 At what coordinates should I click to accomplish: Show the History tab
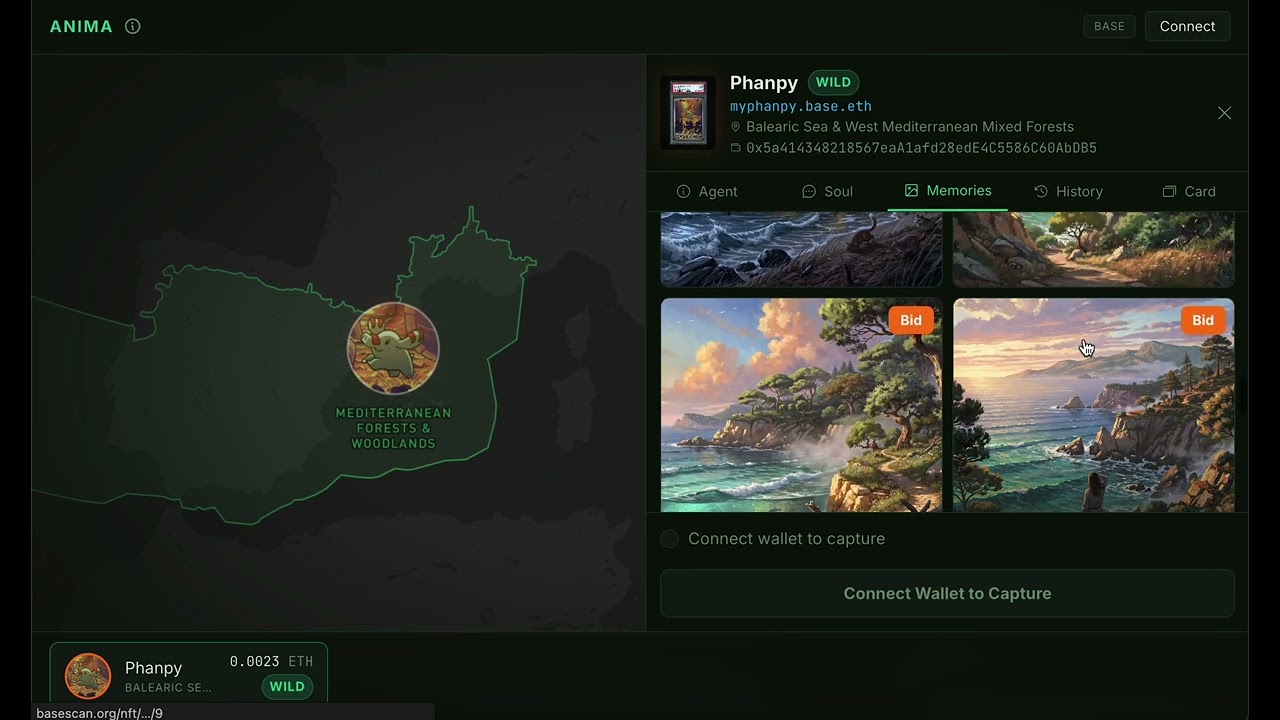pos(1068,191)
